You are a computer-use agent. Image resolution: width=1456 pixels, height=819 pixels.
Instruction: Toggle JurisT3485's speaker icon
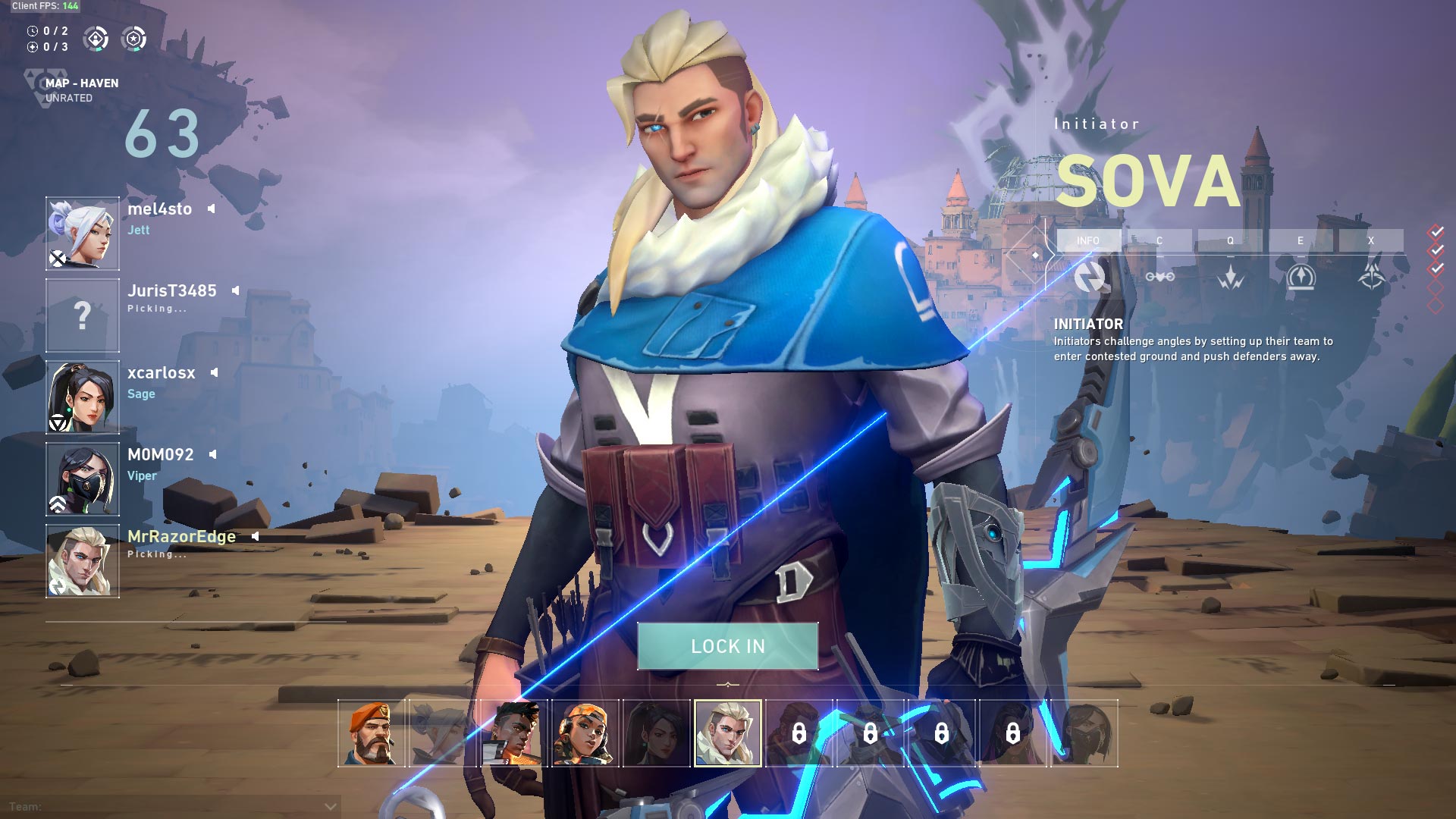point(236,290)
